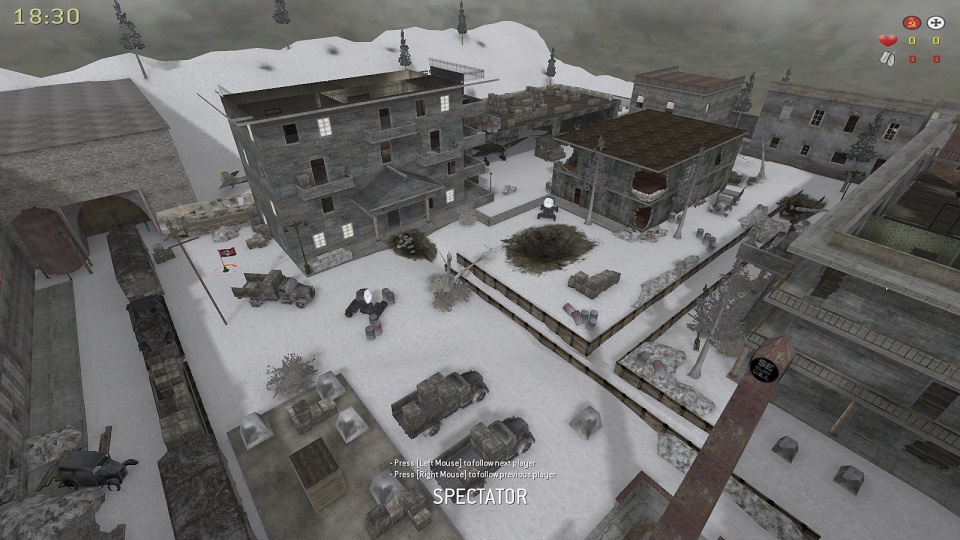Click the dog tags casualties icon
Image resolution: width=960 pixels, height=540 pixels.
[x=887, y=59]
